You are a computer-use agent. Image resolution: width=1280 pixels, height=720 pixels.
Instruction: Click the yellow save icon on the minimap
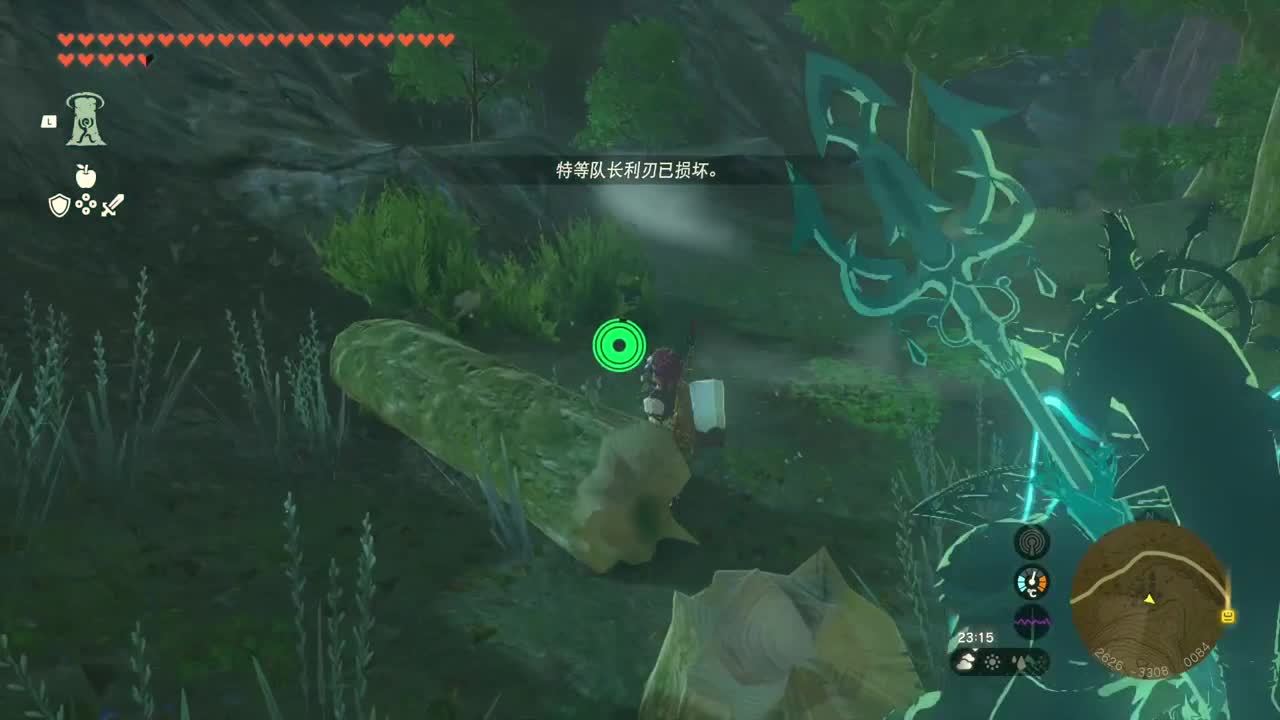tap(1228, 614)
